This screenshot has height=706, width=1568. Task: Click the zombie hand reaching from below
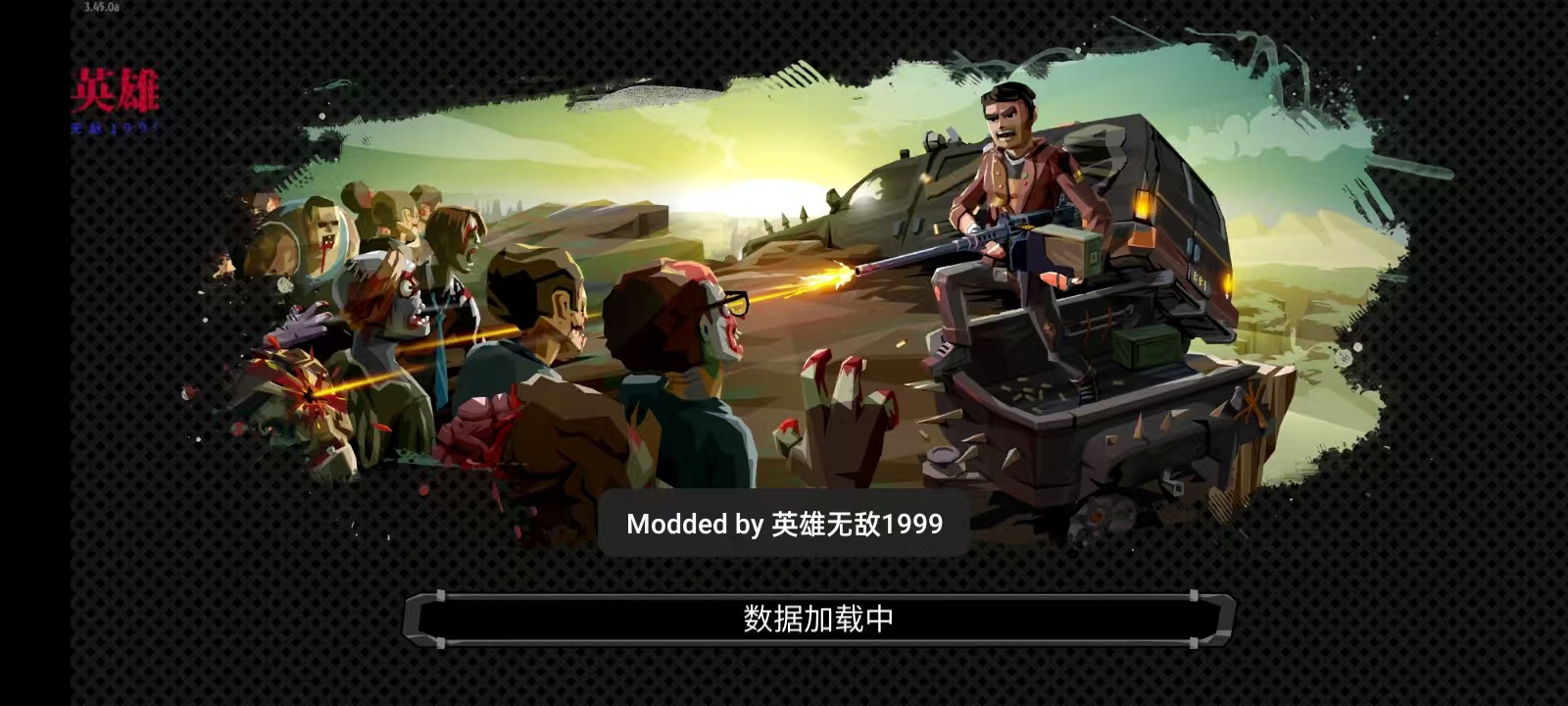tap(833, 412)
